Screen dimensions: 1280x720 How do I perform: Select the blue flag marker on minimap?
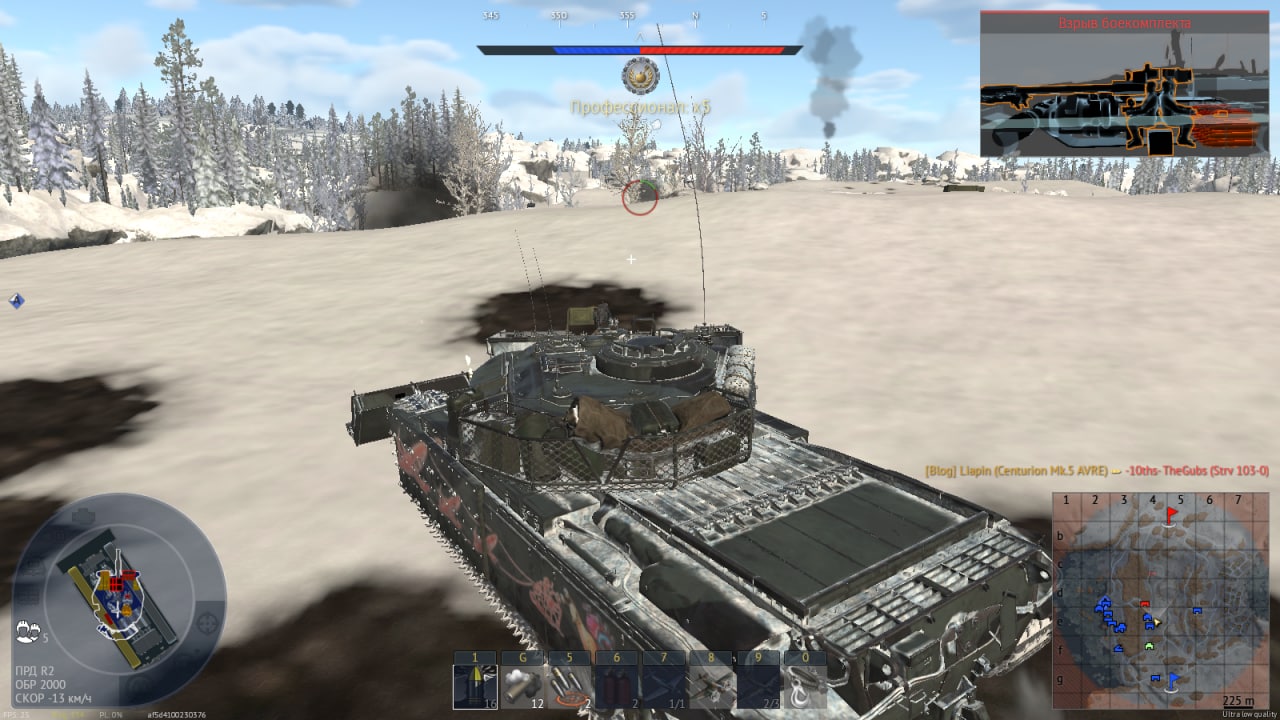(1172, 680)
